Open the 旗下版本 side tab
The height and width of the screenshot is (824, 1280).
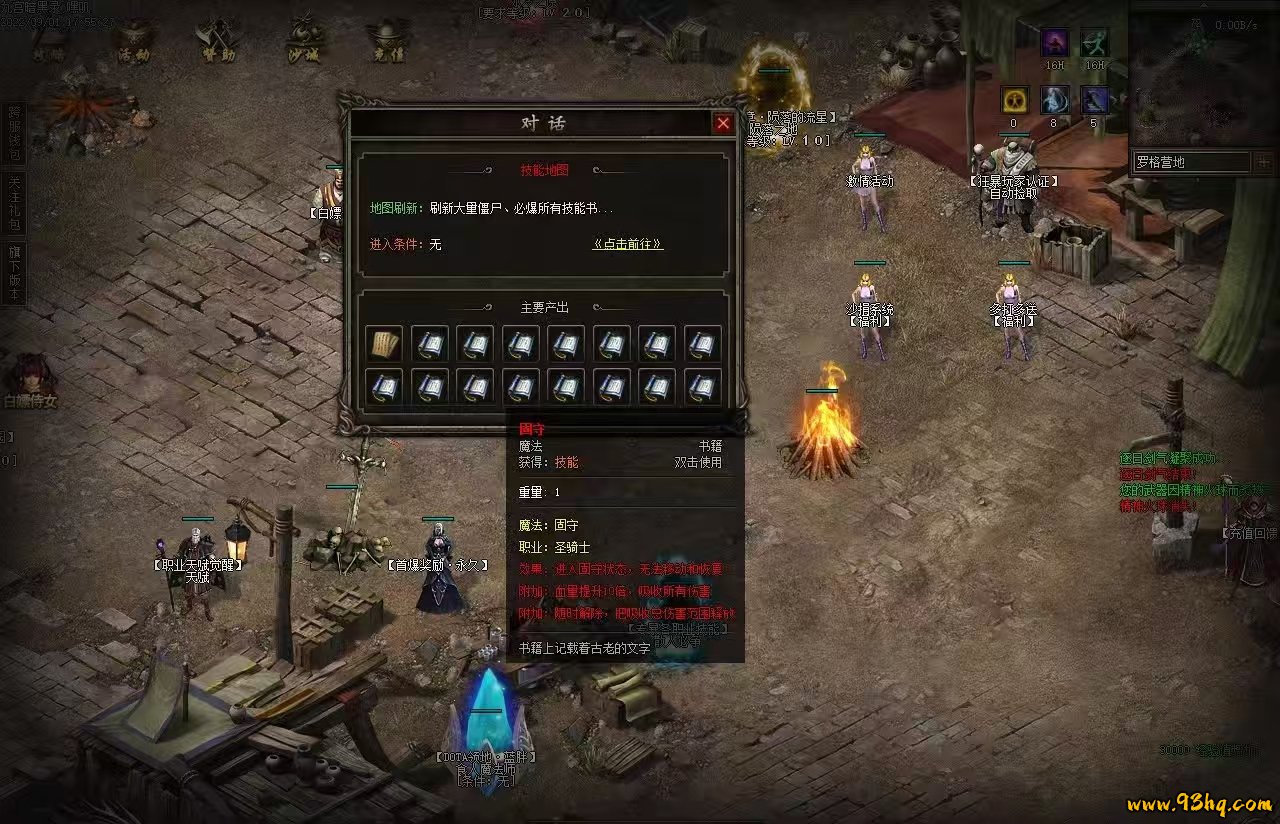(x=14, y=272)
